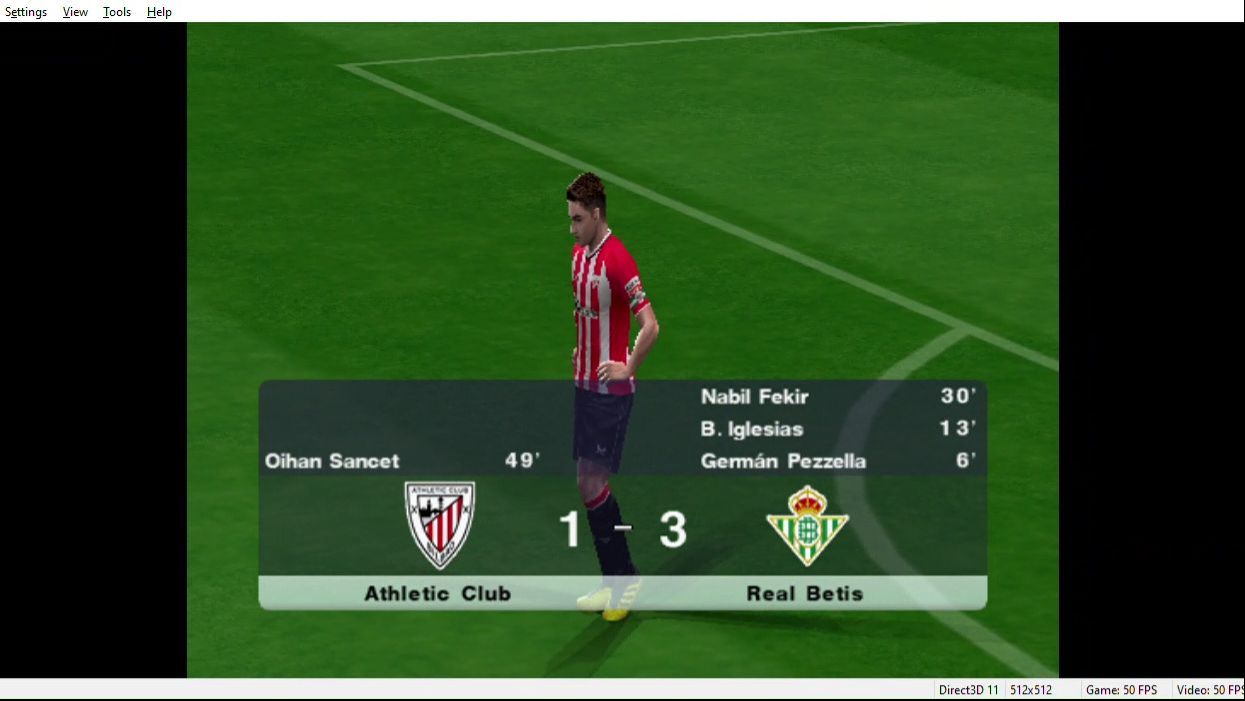Open the emulator Settings menu
Screen dimensions: 1245x701
pyautogui.click(x=26, y=12)
